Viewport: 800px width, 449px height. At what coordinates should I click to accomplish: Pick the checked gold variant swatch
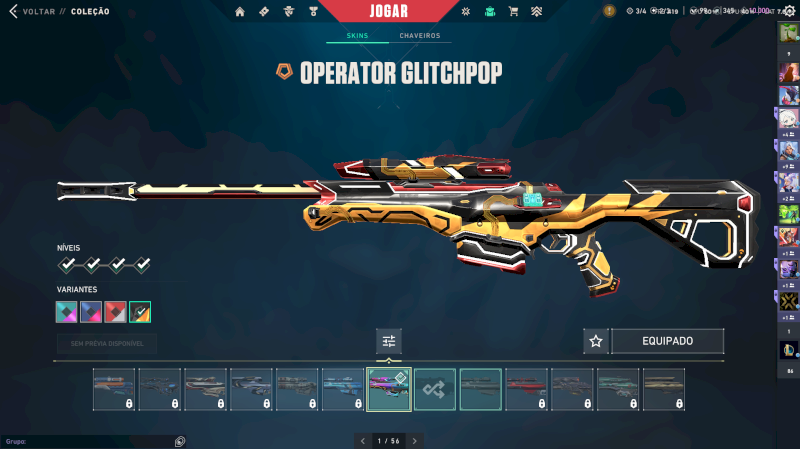[x=140, y=312]
